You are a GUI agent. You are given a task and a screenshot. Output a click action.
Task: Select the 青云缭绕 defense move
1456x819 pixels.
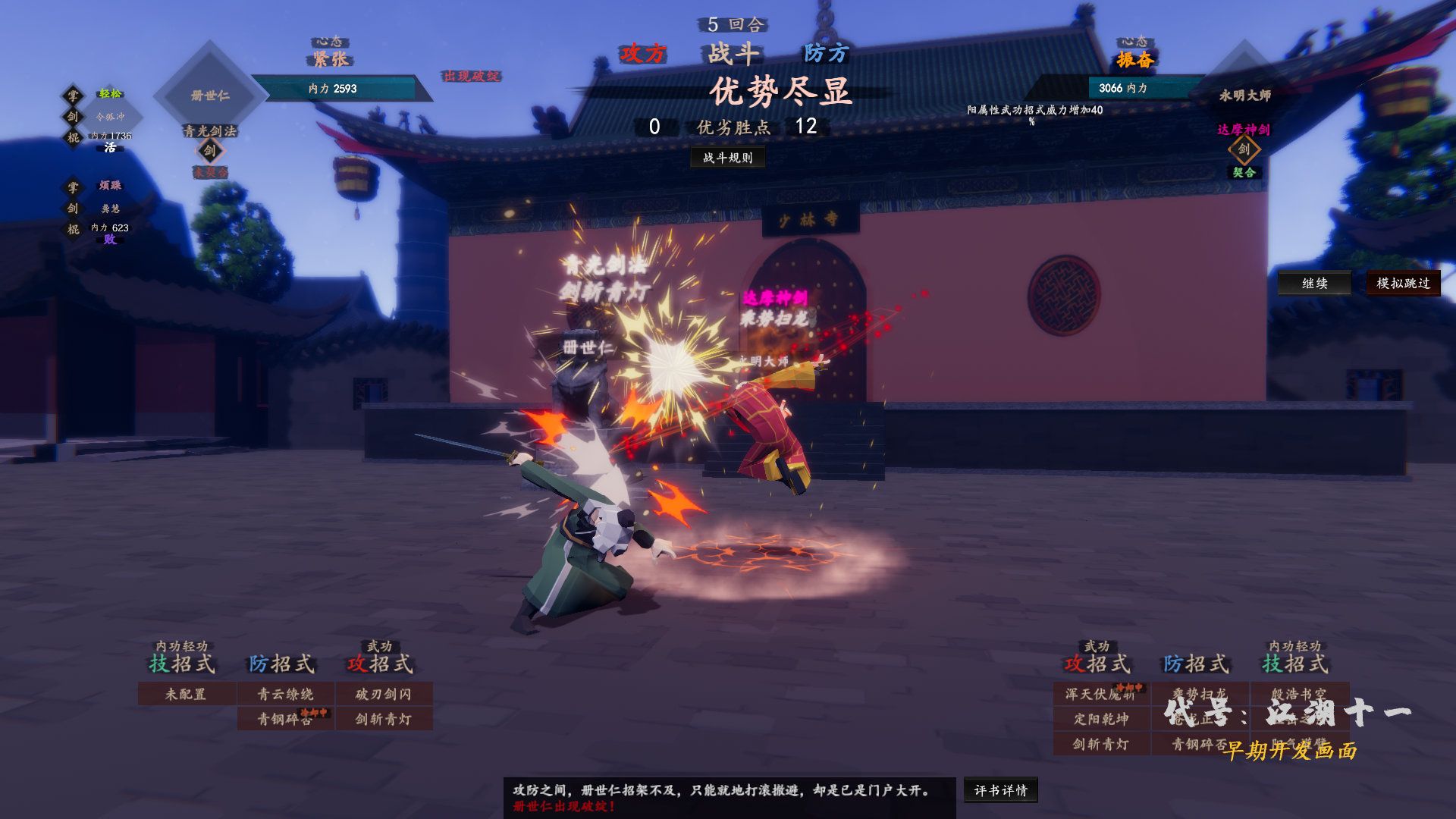pyautogui.click(x=285, y=694)
